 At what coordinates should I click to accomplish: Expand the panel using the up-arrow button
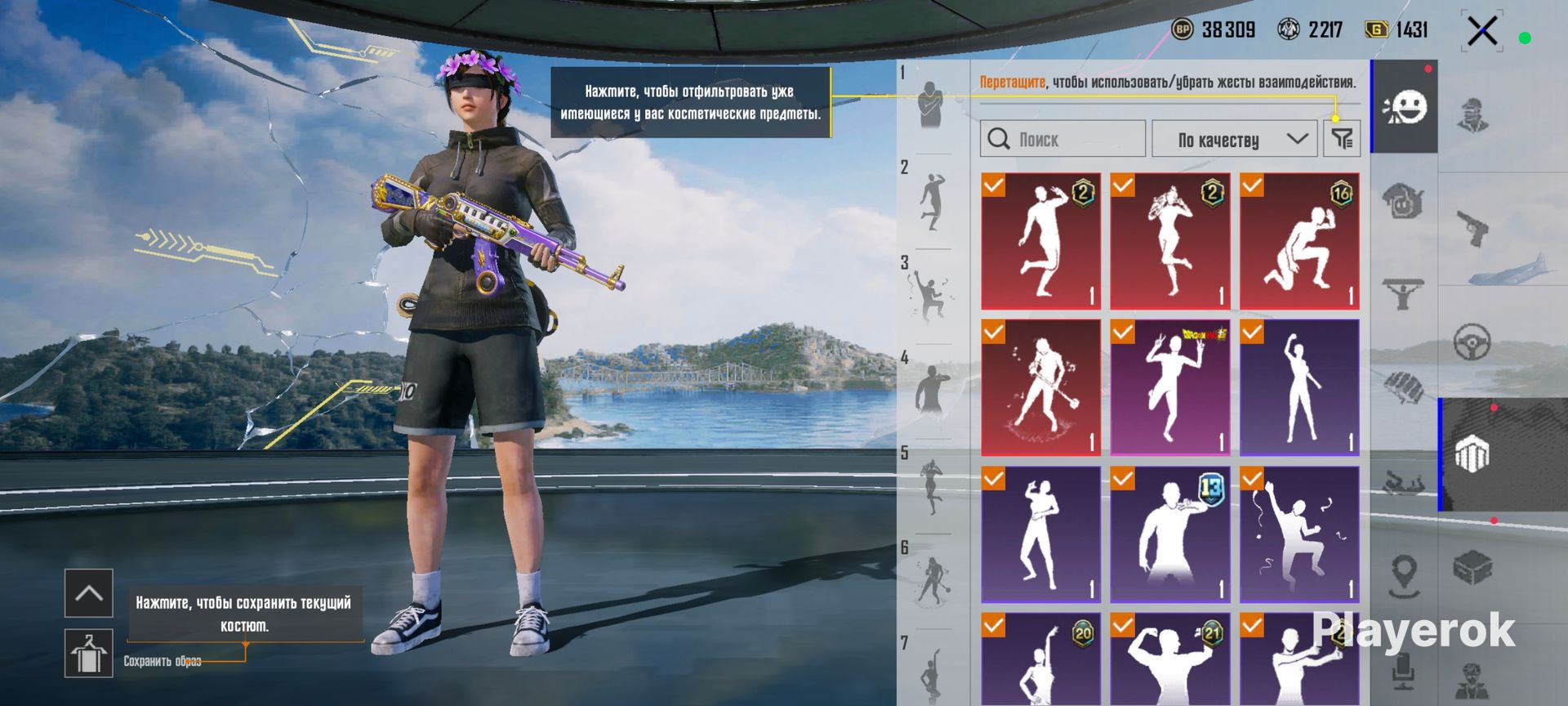pyautogui.click(x=88, y=592)
